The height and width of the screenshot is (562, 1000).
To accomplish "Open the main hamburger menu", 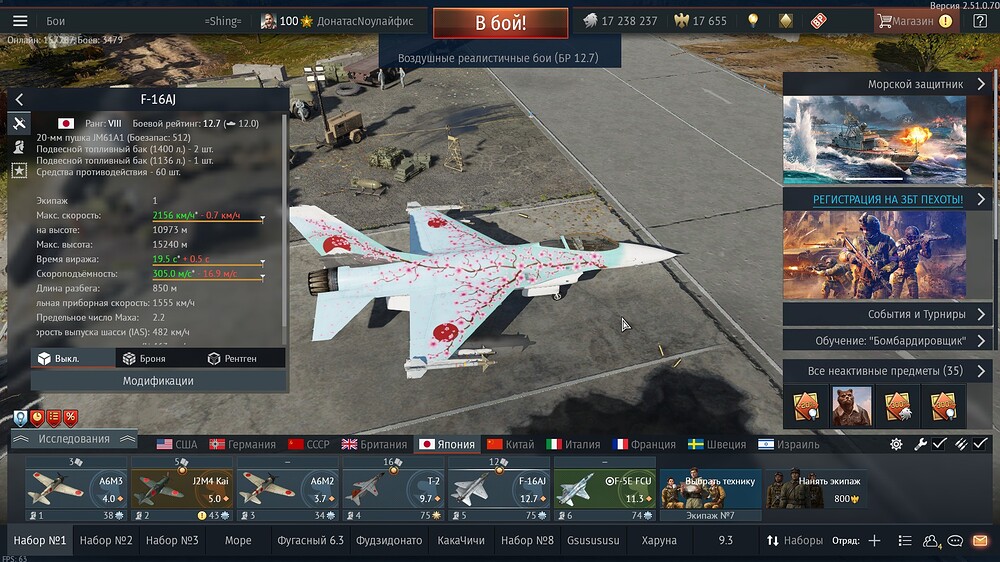I will coord(20,21).
